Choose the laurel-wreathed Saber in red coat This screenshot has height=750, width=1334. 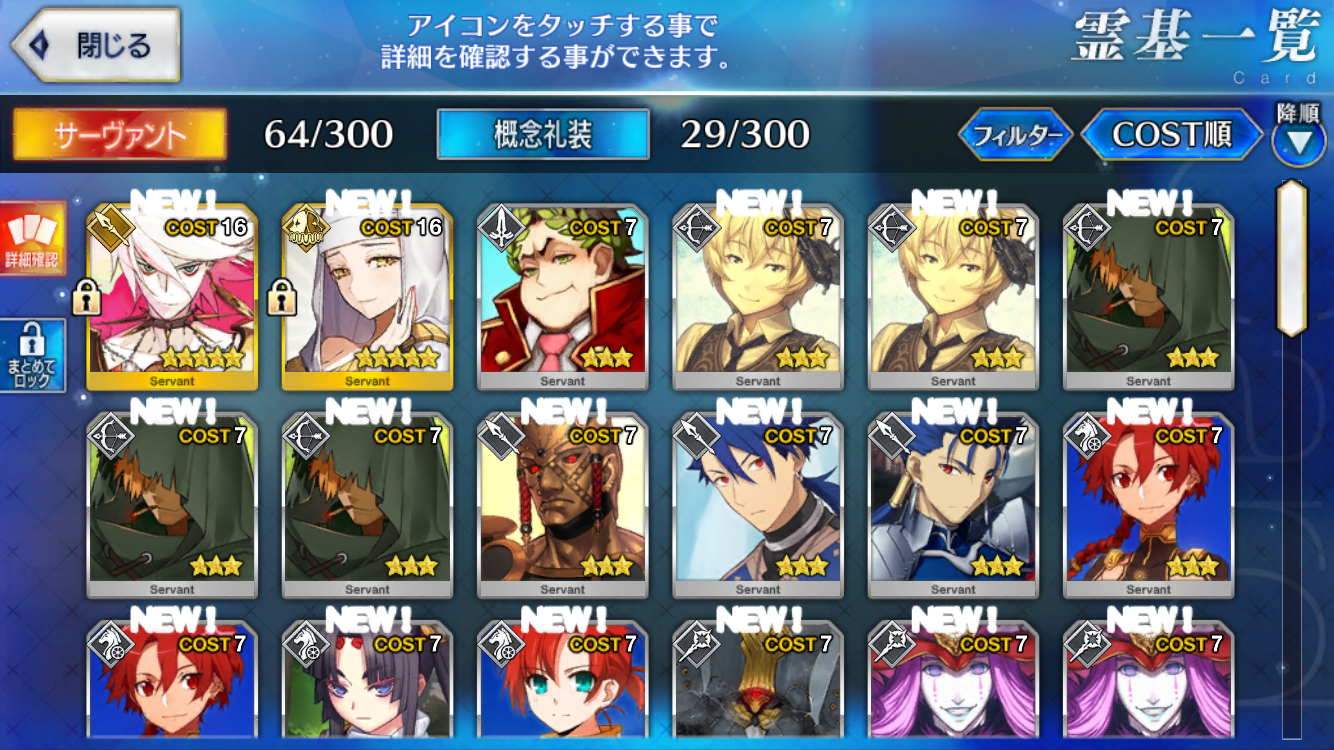point(563,297)
